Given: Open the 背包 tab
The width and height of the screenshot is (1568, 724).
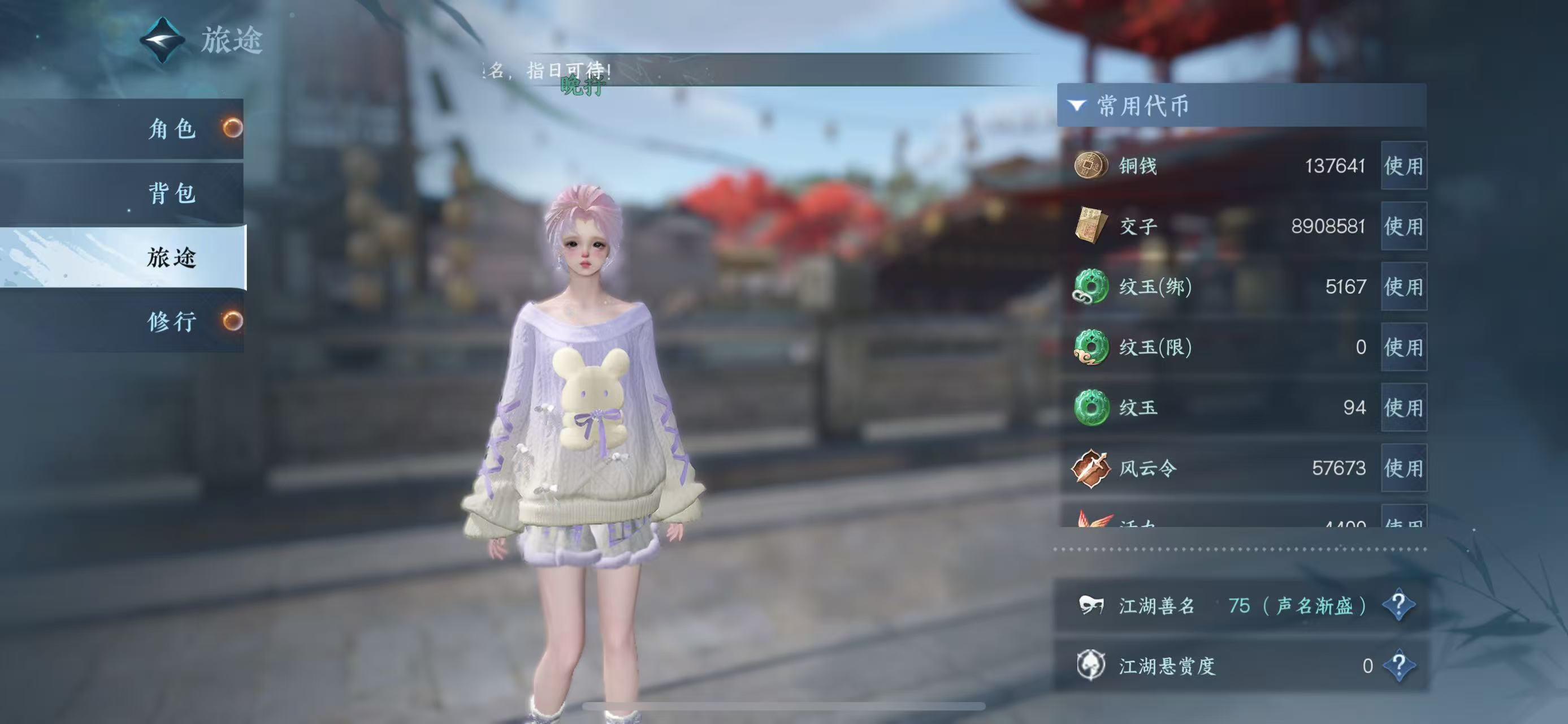Looking at the screenshot, I should click(172, 193).
